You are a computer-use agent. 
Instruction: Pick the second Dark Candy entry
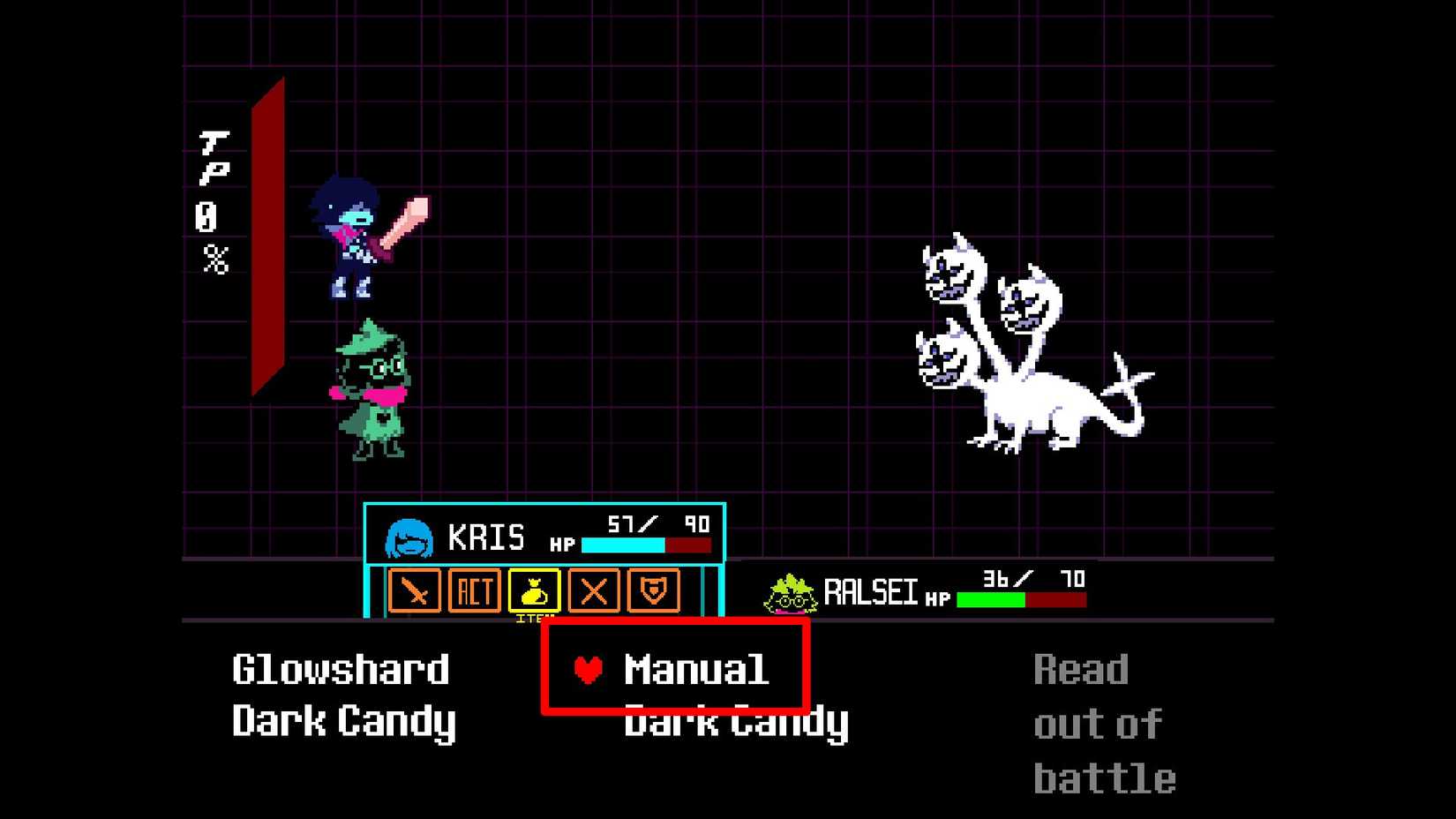coord(735,721)
